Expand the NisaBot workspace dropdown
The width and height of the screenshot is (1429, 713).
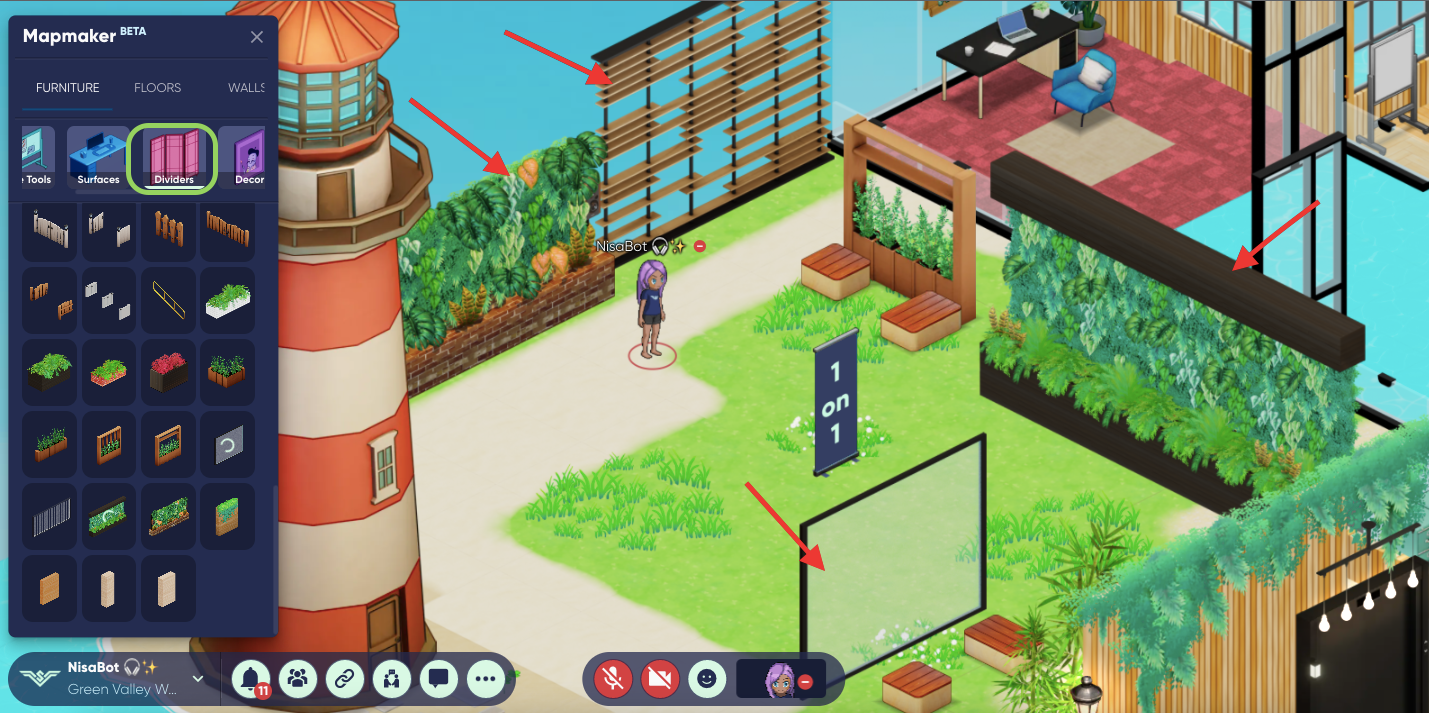coord(198,679)
